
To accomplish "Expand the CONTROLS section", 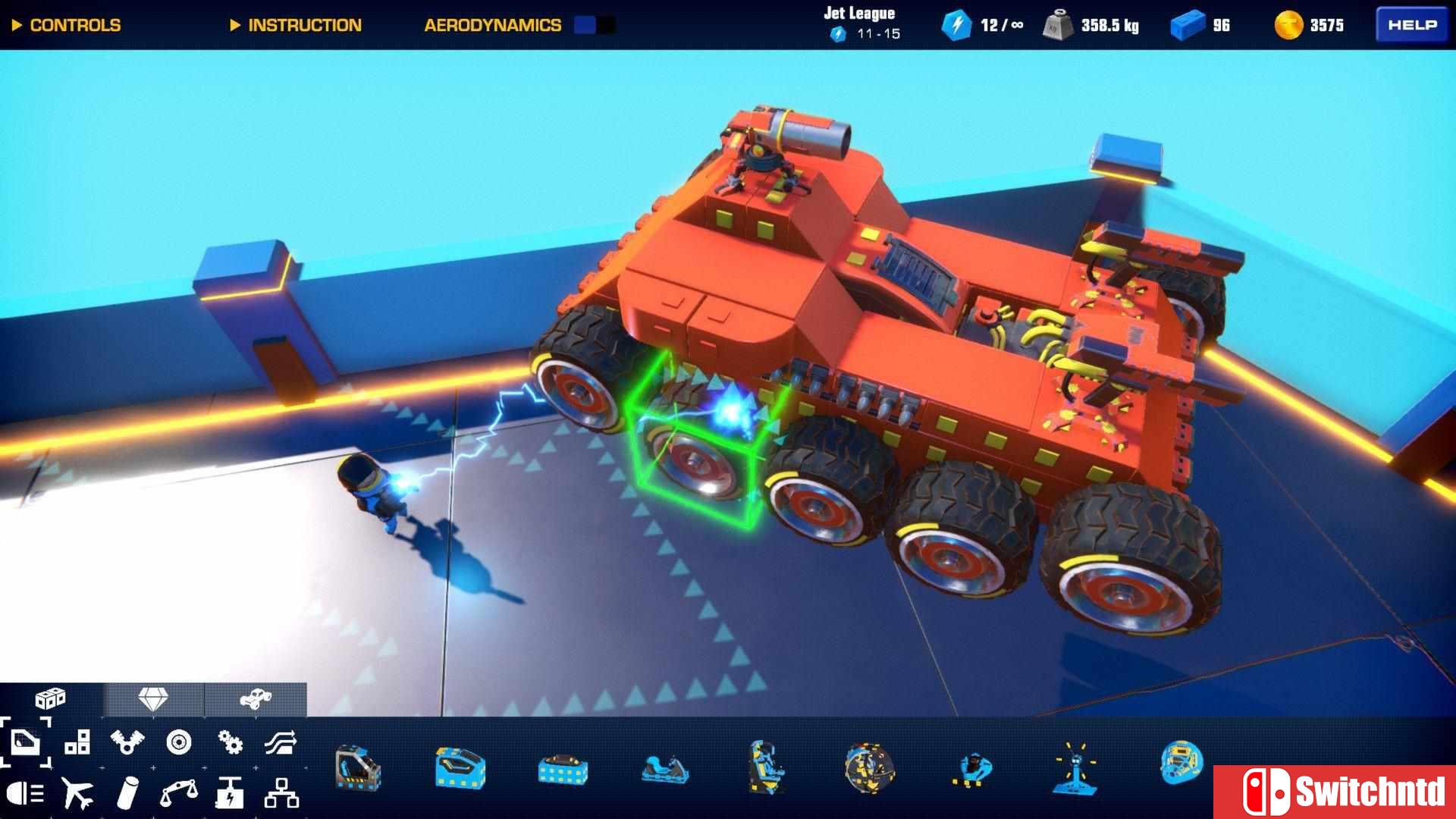I will point(67,24).
